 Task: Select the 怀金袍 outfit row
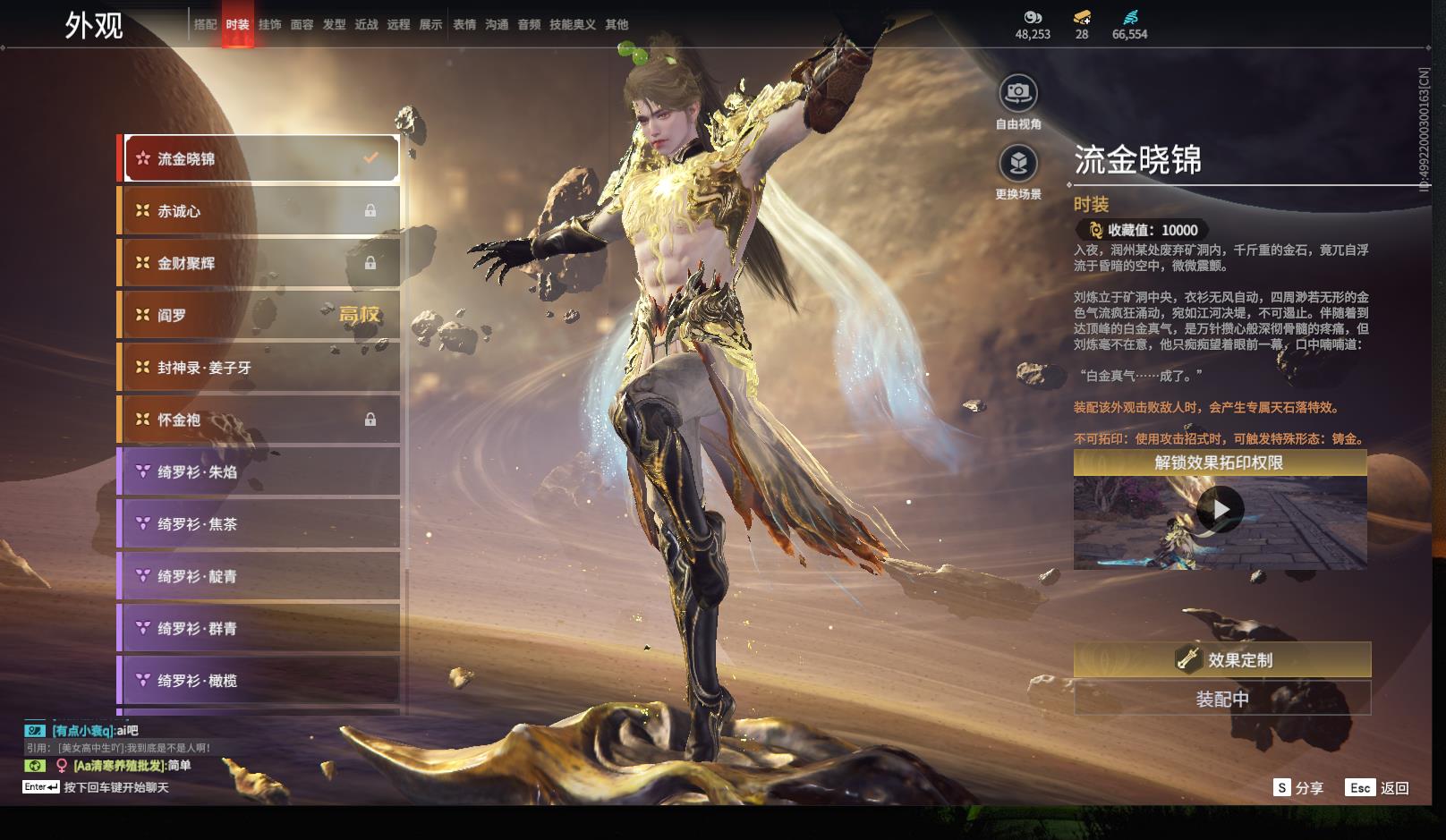(x=259, y=420)
